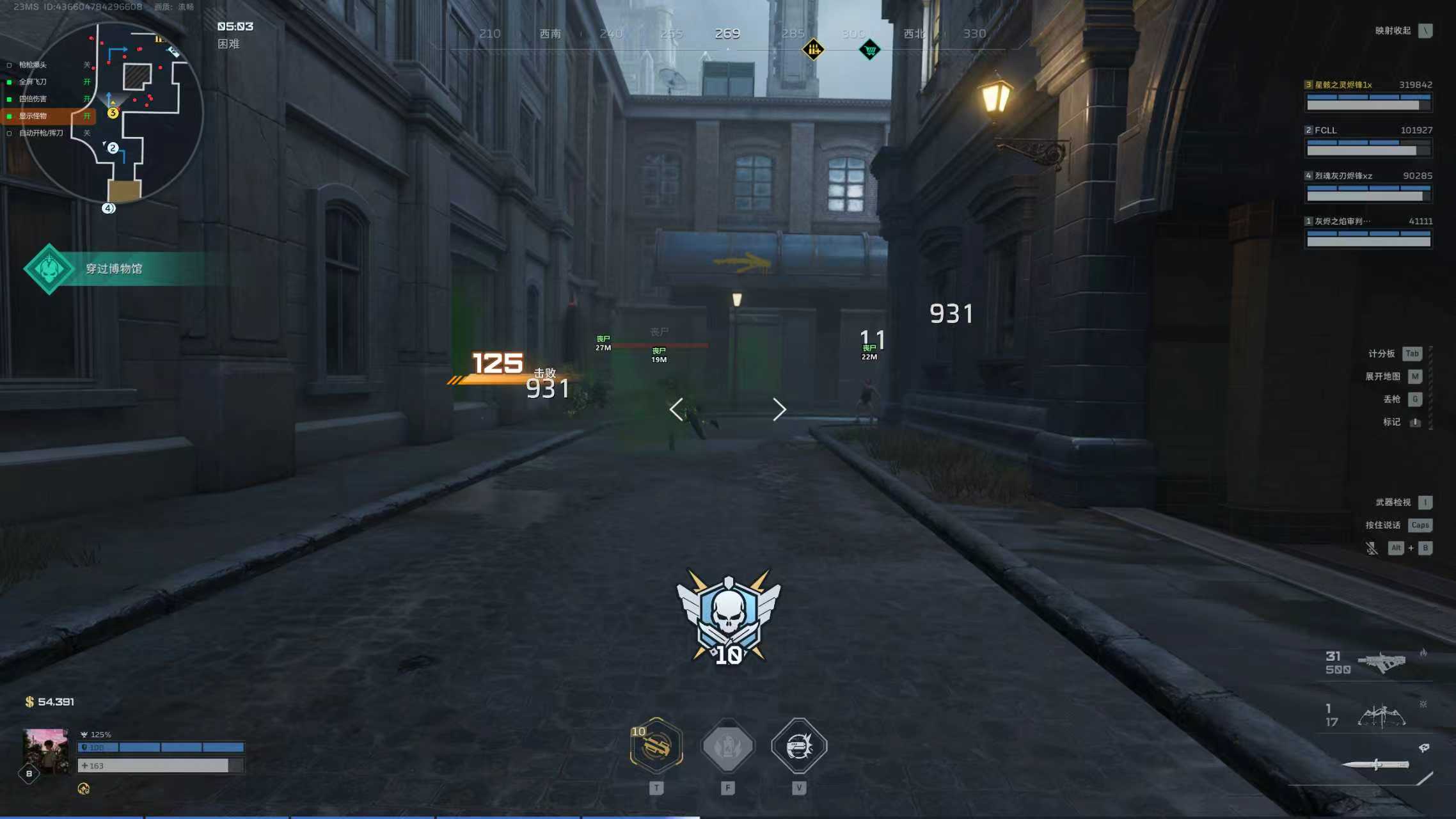This screenshot has height=819, width=1456.
Task: Toggle the 全屏飞刀 overlay option
Action: [32, 82]
